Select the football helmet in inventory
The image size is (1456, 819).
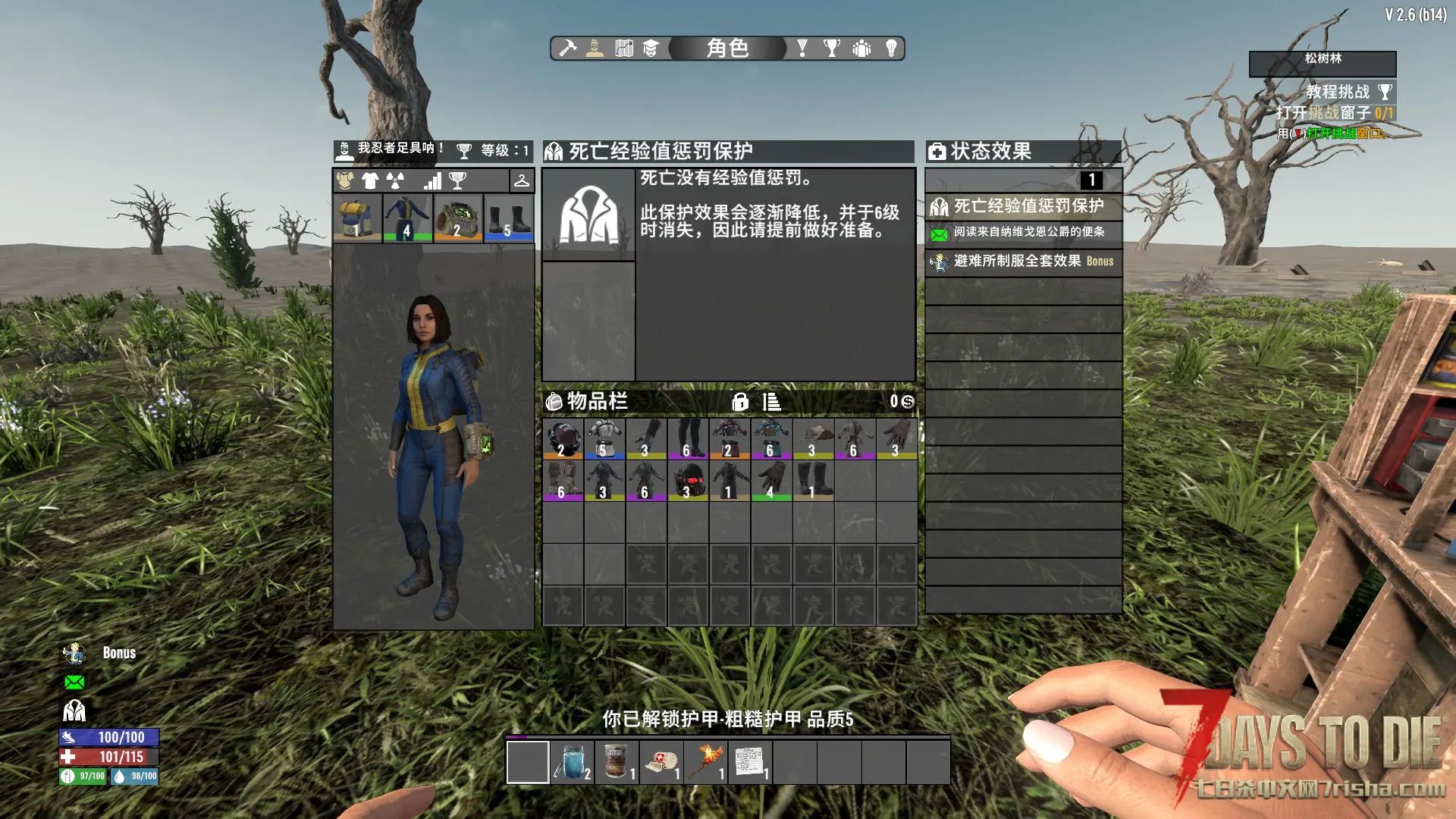(x=563, y=439)
